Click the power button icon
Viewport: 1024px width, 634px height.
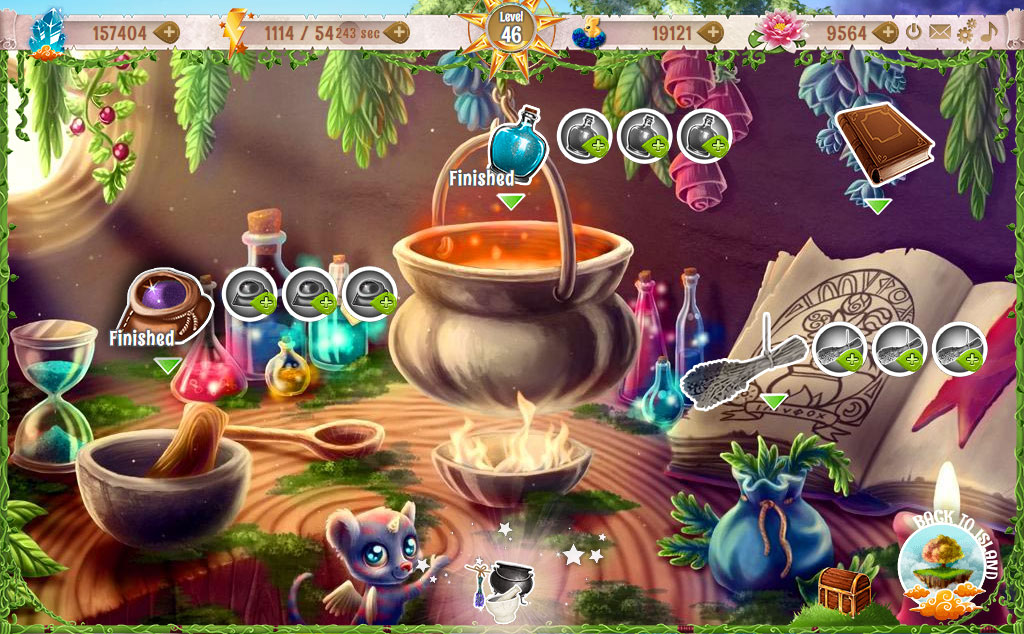[914, 32]
